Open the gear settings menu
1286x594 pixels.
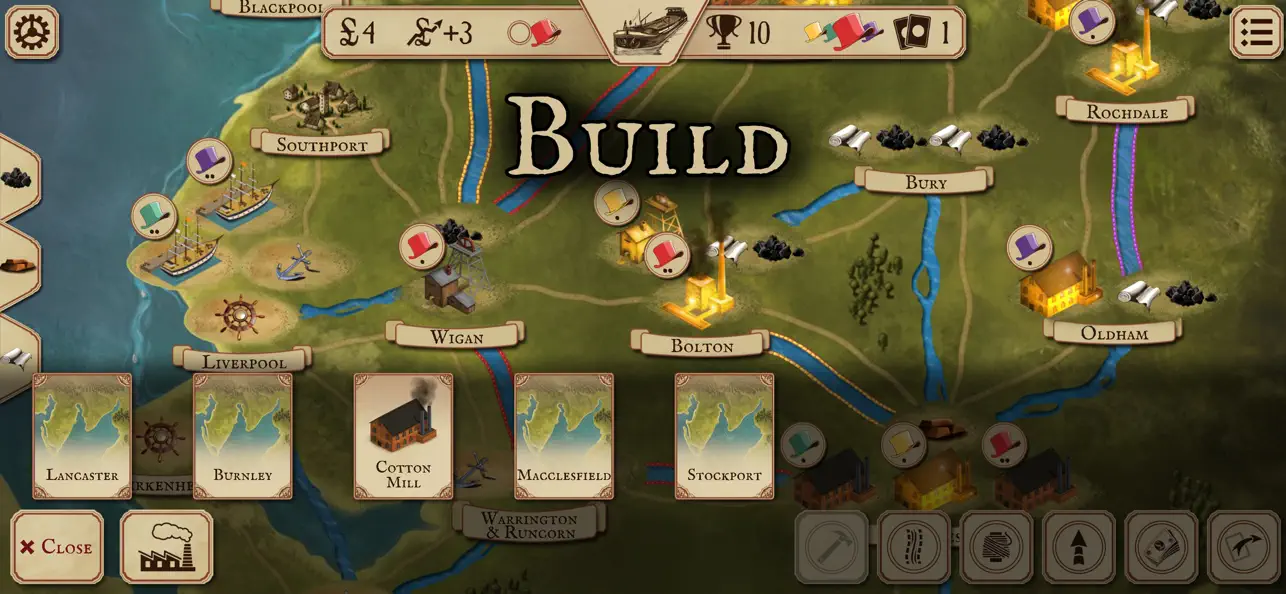(32, 32)
